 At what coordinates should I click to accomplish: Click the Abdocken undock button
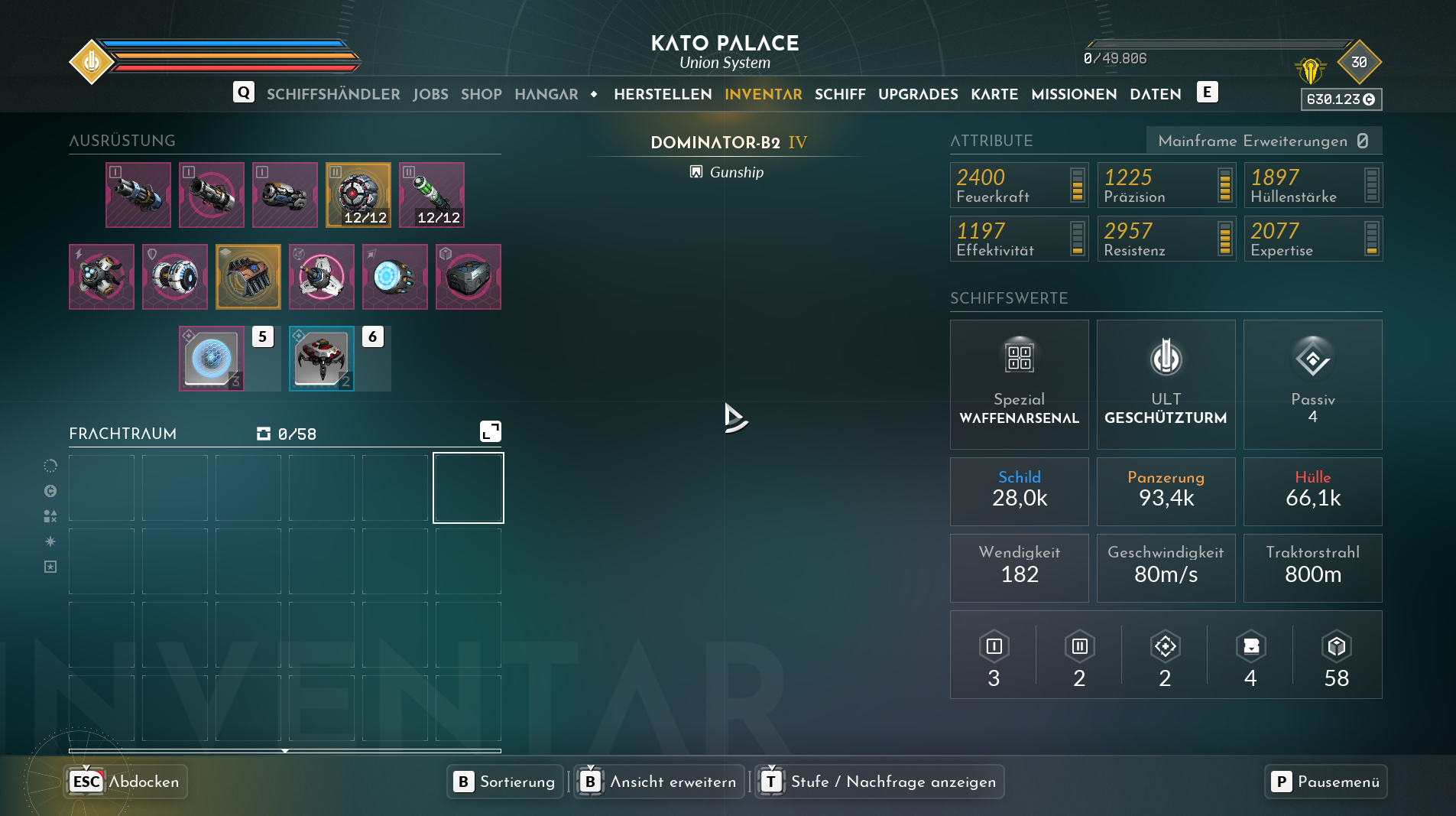pos(126,782)
